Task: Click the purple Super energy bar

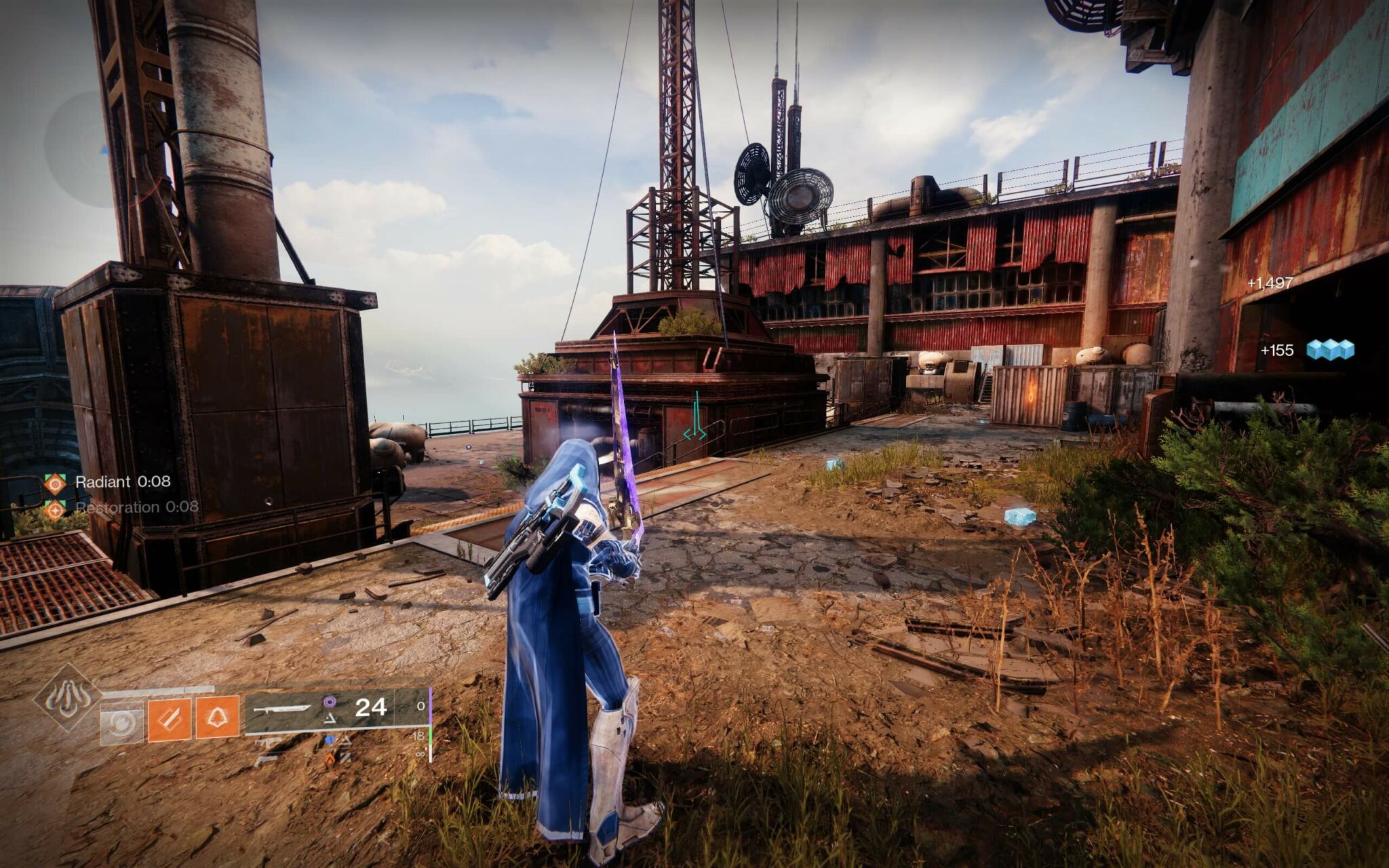Action: [x=431, y=705]
